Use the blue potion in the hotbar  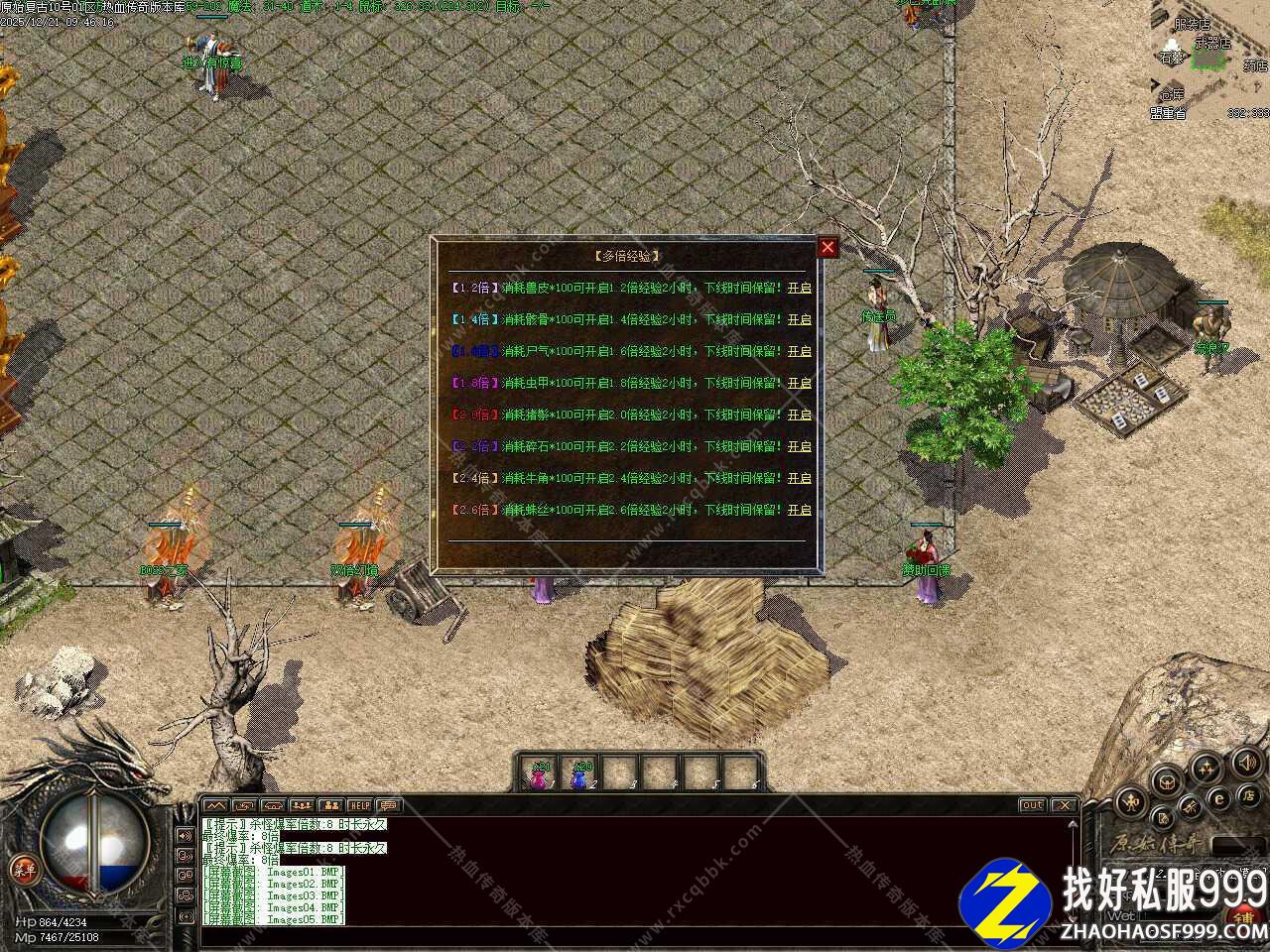[580, 774]
